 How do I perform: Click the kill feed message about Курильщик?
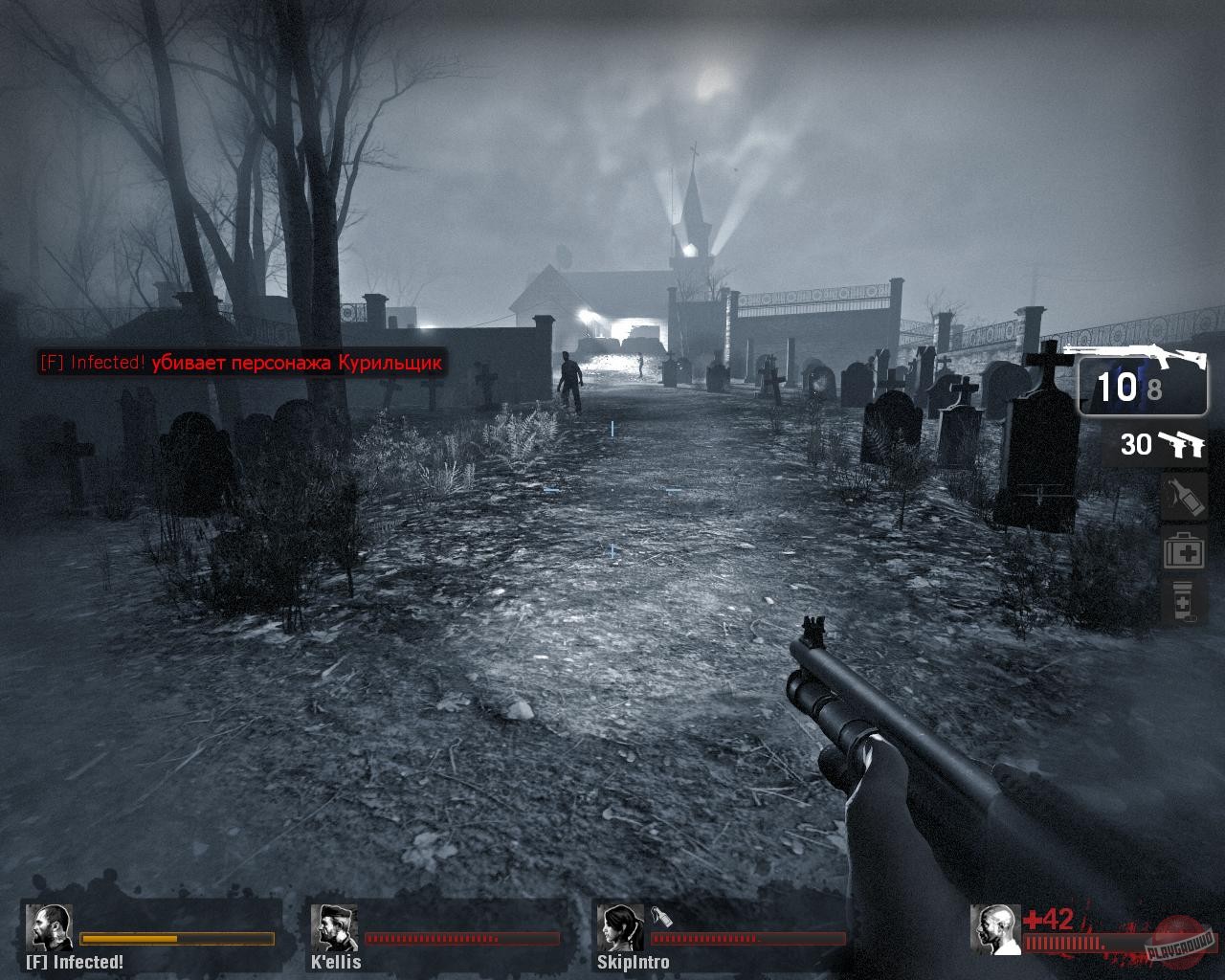pyautogui.click(x=240, y=364)
